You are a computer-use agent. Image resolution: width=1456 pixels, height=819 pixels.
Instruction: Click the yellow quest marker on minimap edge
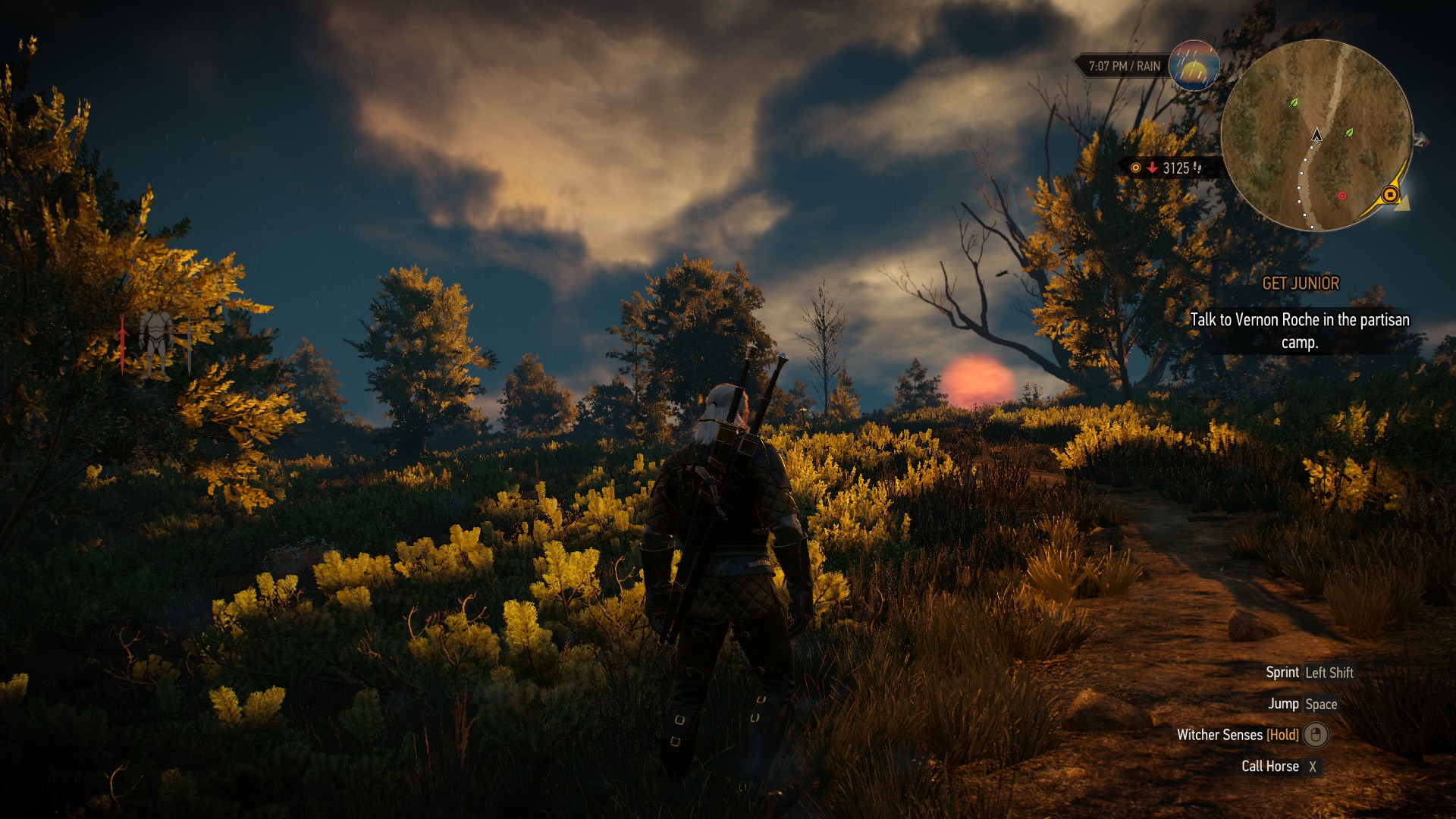click(1390, 195)
